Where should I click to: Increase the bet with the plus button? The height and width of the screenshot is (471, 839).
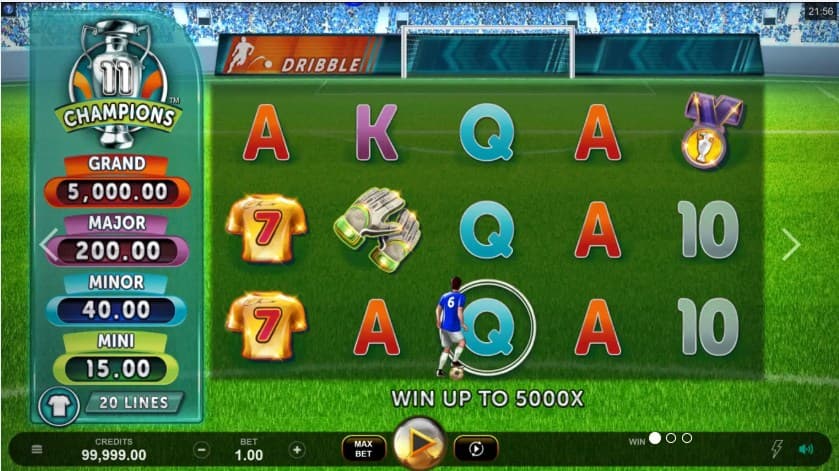(297, 450)
